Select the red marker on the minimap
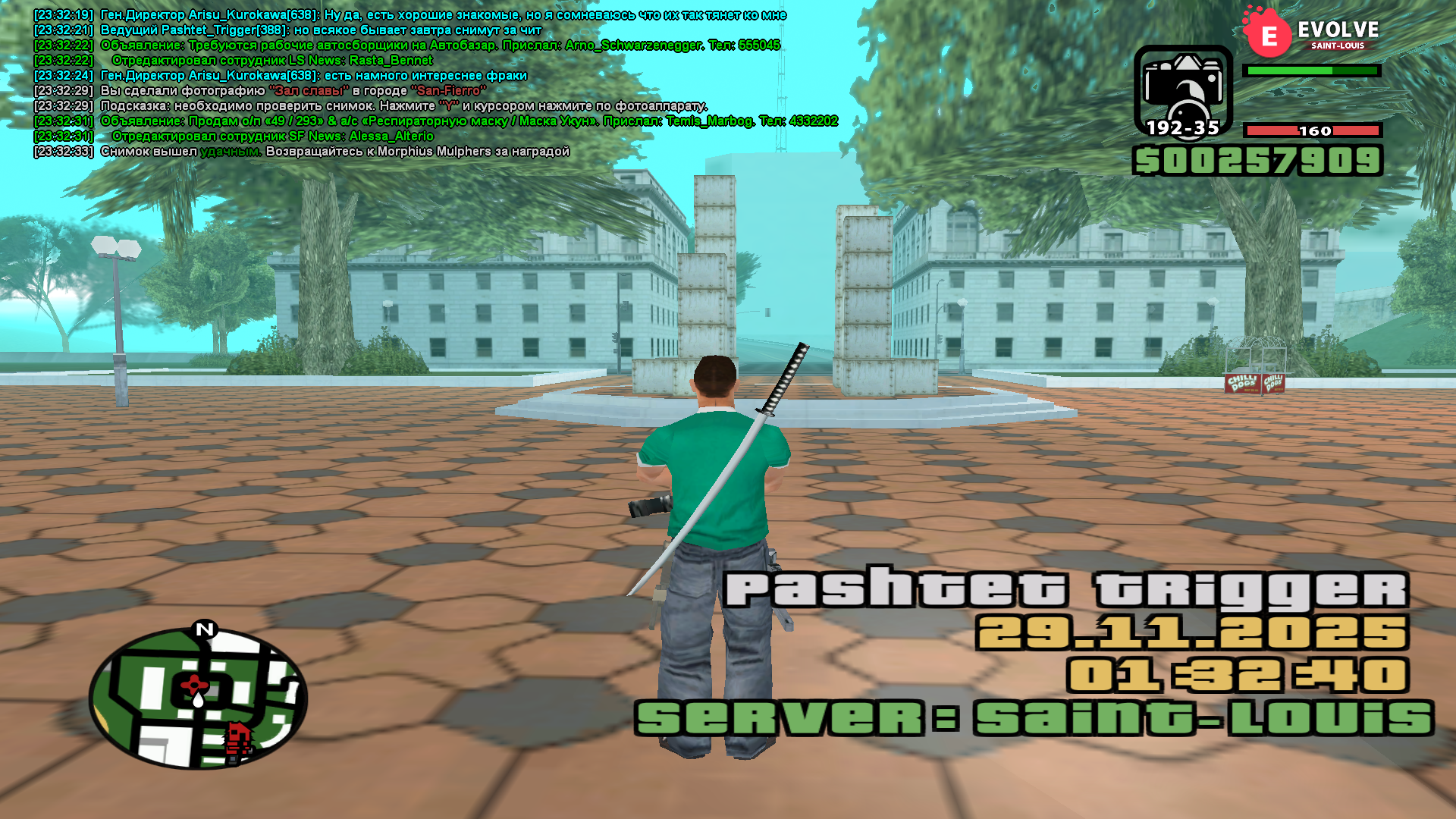This screenshot has width=1456, height=819. click(x=195, y=683)
